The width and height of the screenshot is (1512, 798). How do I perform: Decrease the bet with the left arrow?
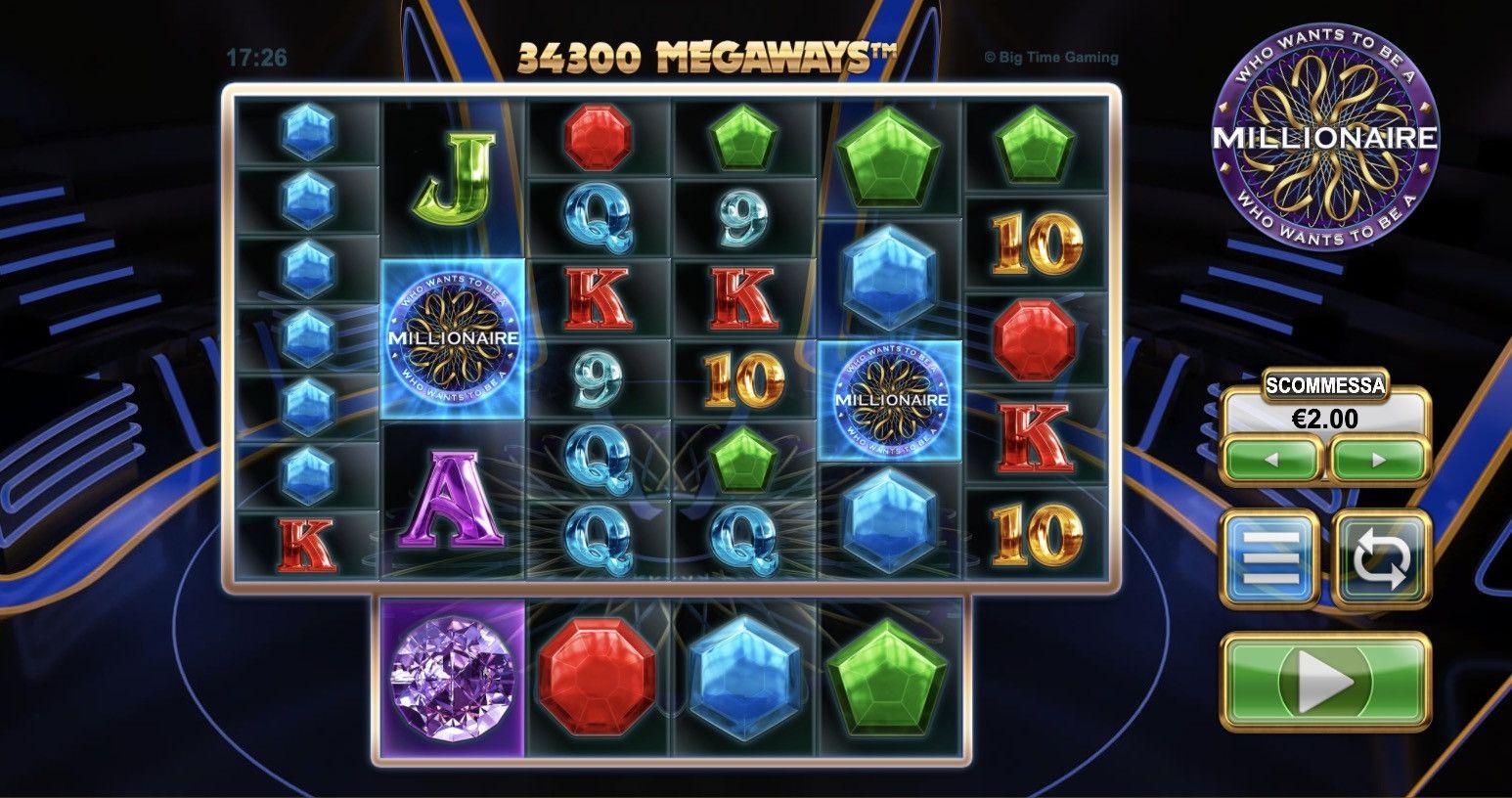(x=1272, y=460)
